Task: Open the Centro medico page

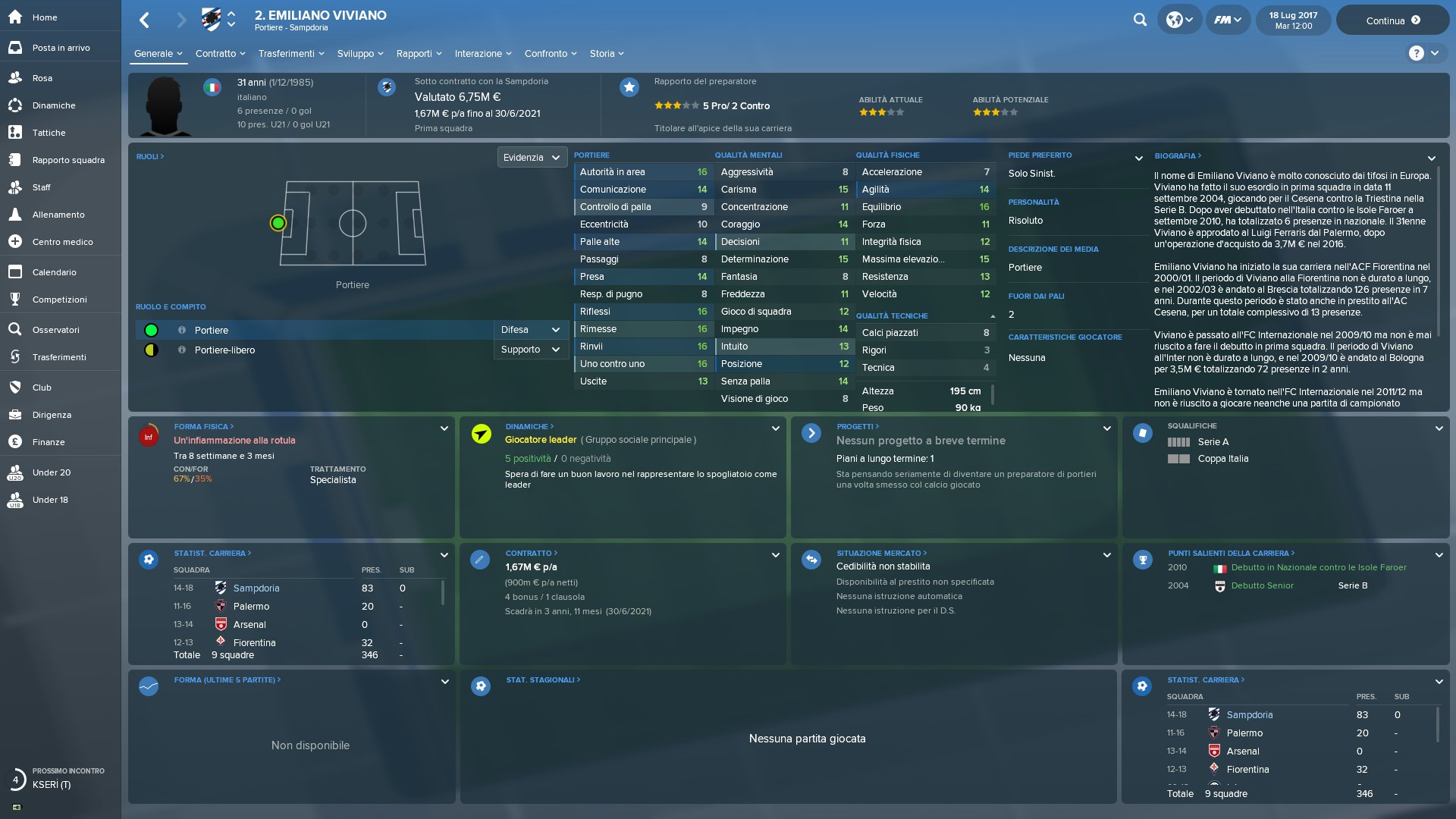Action: [x=62, y=242]
